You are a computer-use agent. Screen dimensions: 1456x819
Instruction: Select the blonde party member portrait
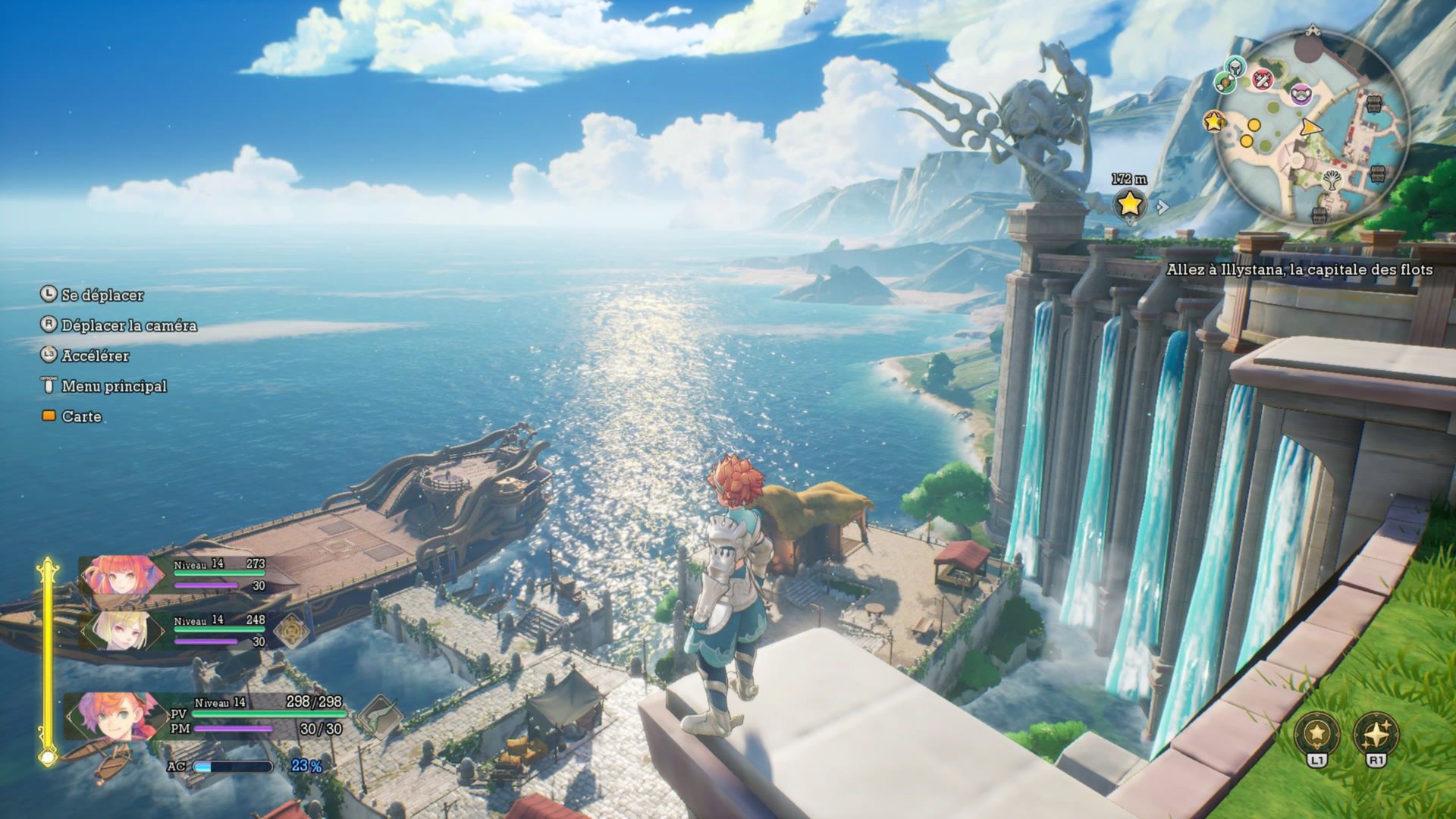tap(121, 630)
